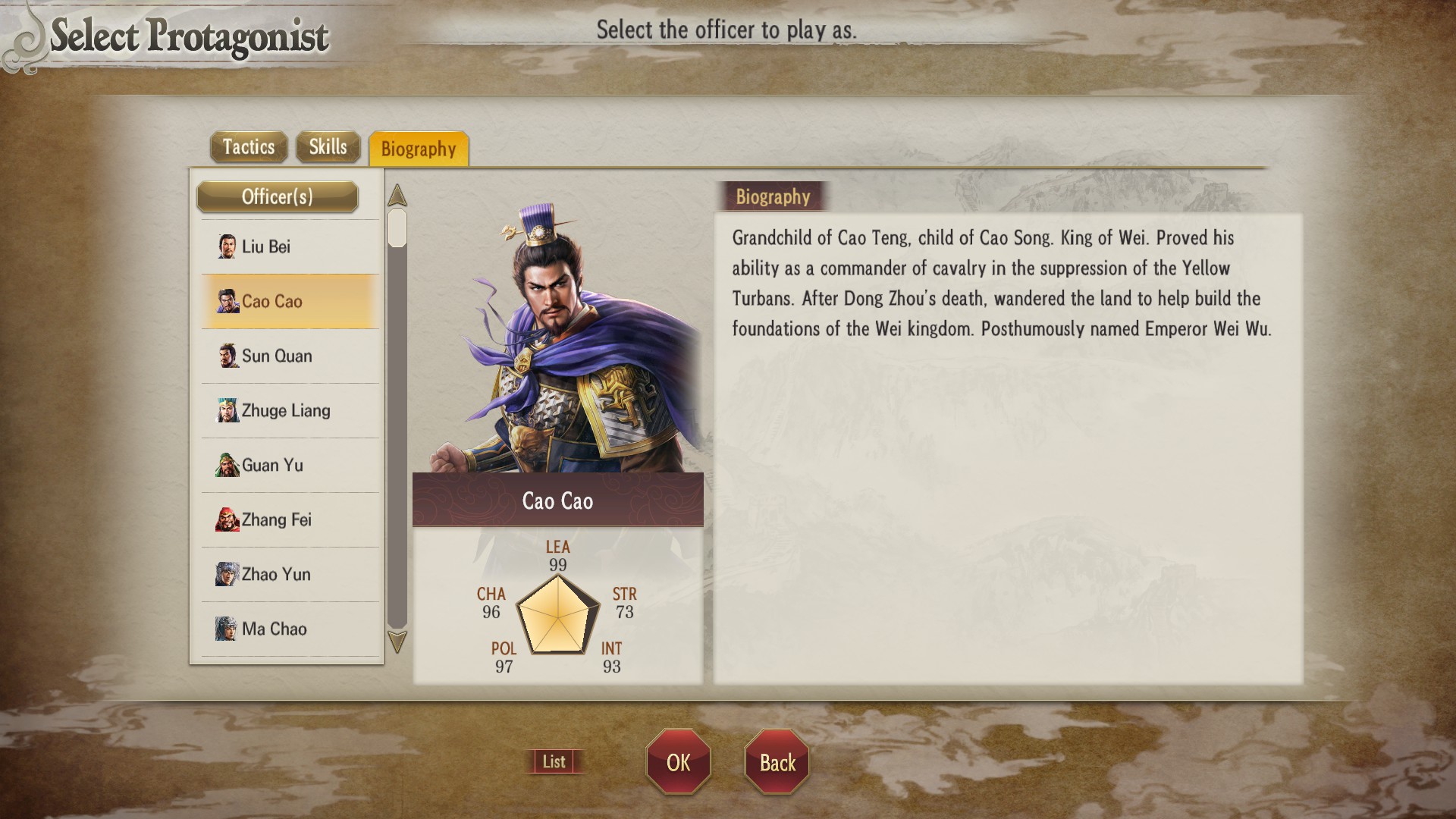Click the officer list scroll-down arrow
Viewport: 1456px width, 819px height.
point(397,642)
